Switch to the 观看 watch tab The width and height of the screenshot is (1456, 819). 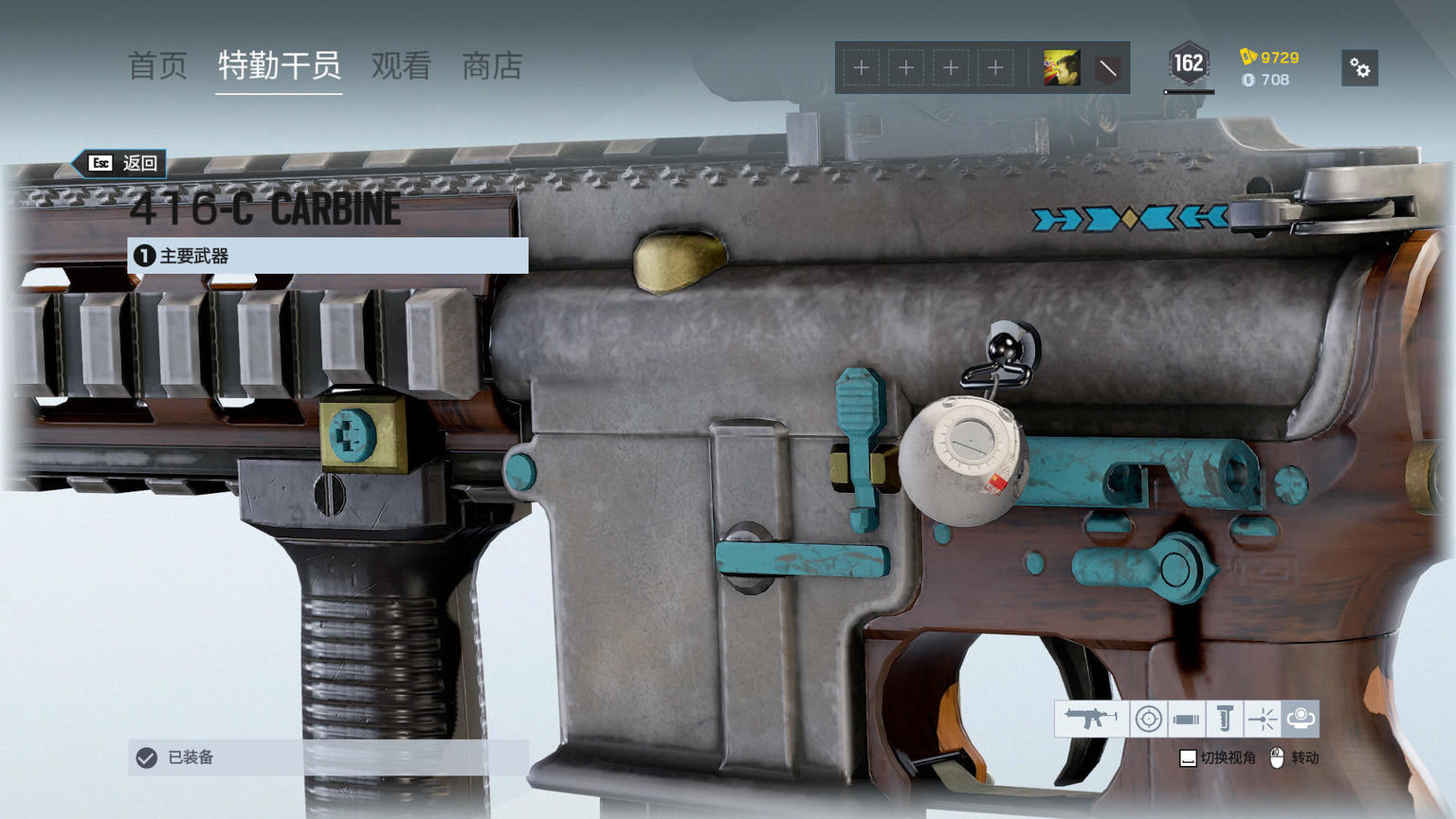click(x=401, y=66)
